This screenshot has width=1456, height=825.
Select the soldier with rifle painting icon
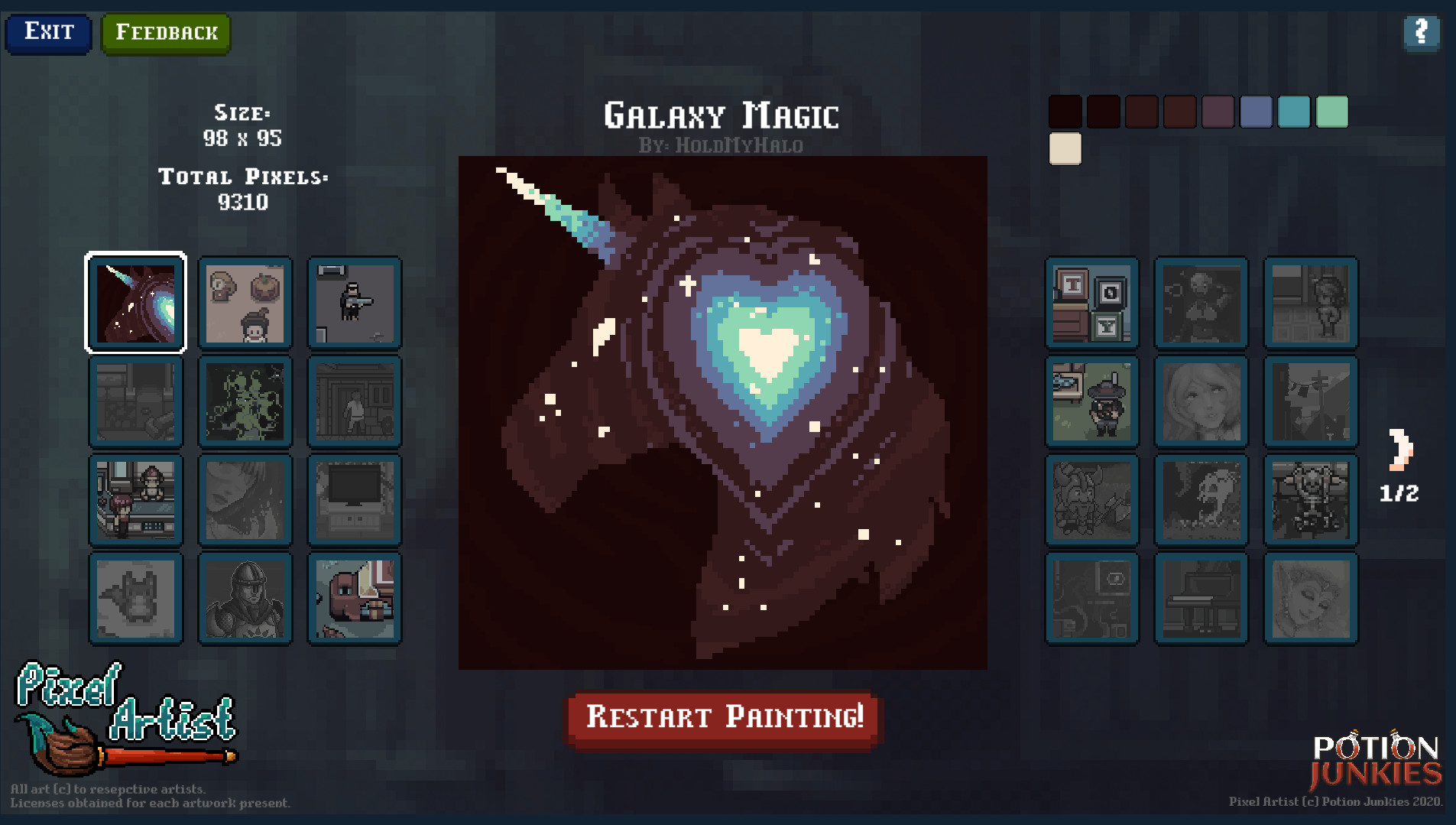click(354, 303)
